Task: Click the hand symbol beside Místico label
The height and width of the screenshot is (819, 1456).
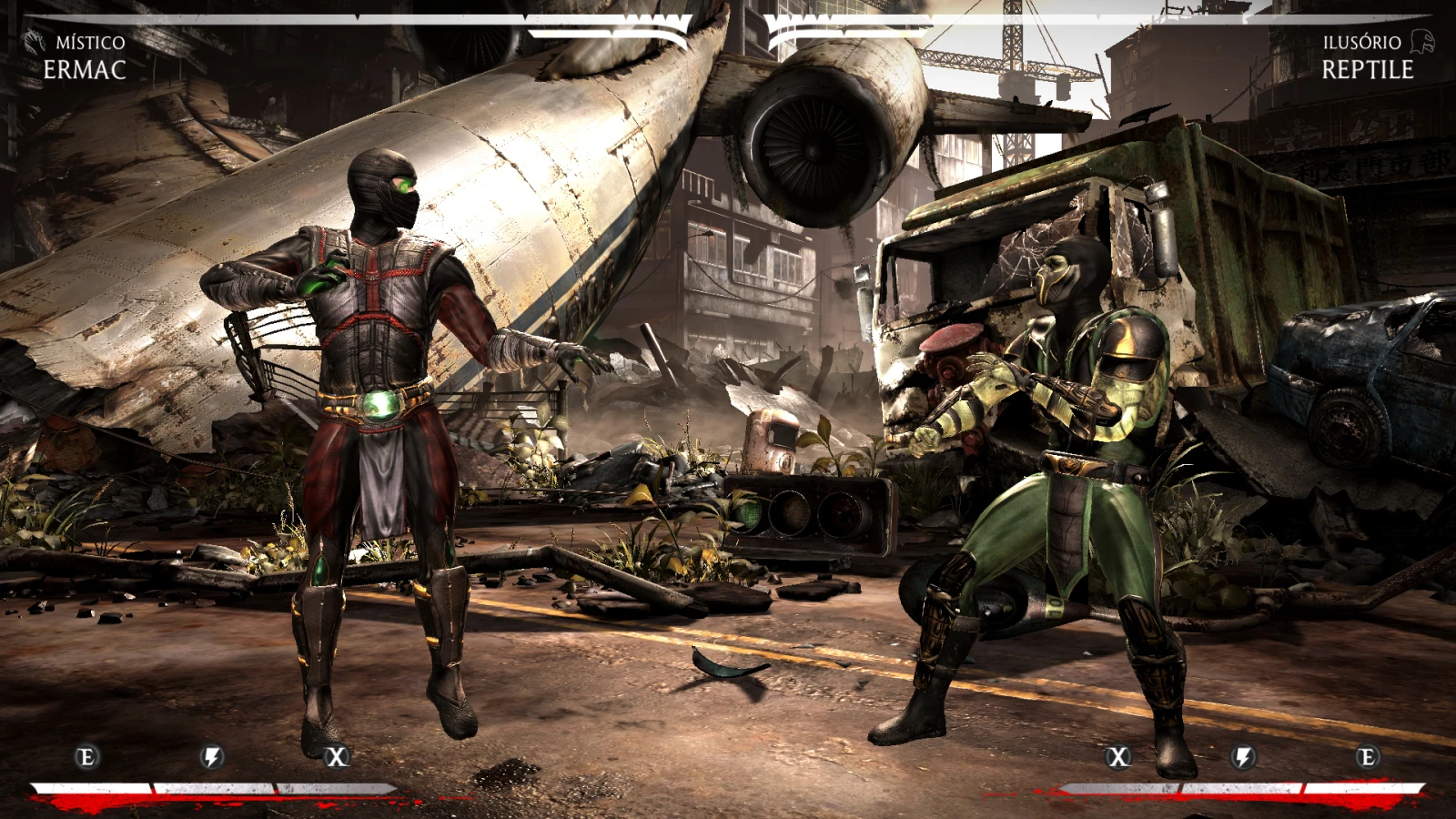Action: (x=32, y=40)
